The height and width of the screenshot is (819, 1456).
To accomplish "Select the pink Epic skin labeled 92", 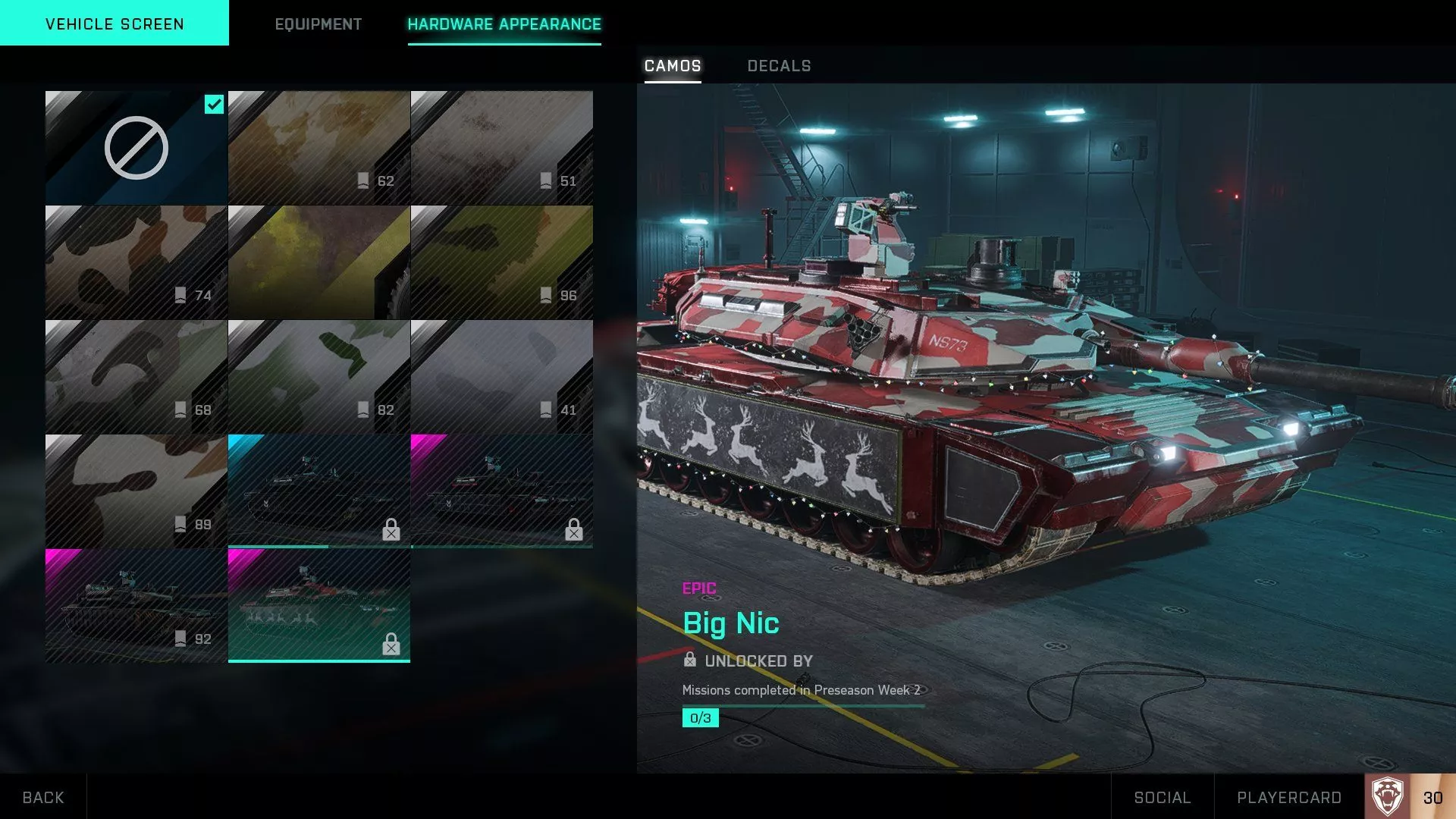I will [x=136, y=603].
